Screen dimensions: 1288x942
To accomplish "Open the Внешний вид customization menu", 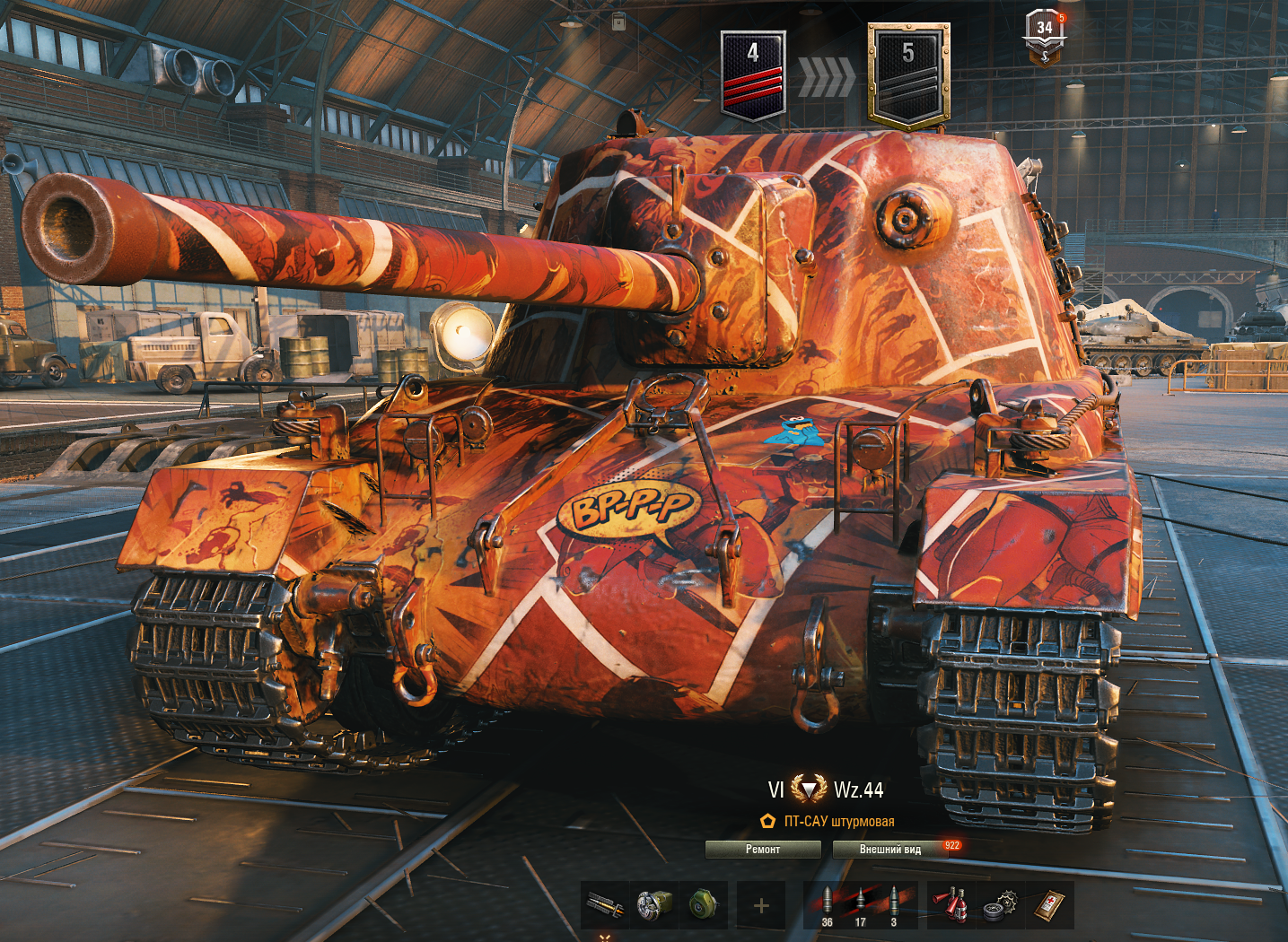I will coord(889,849).
